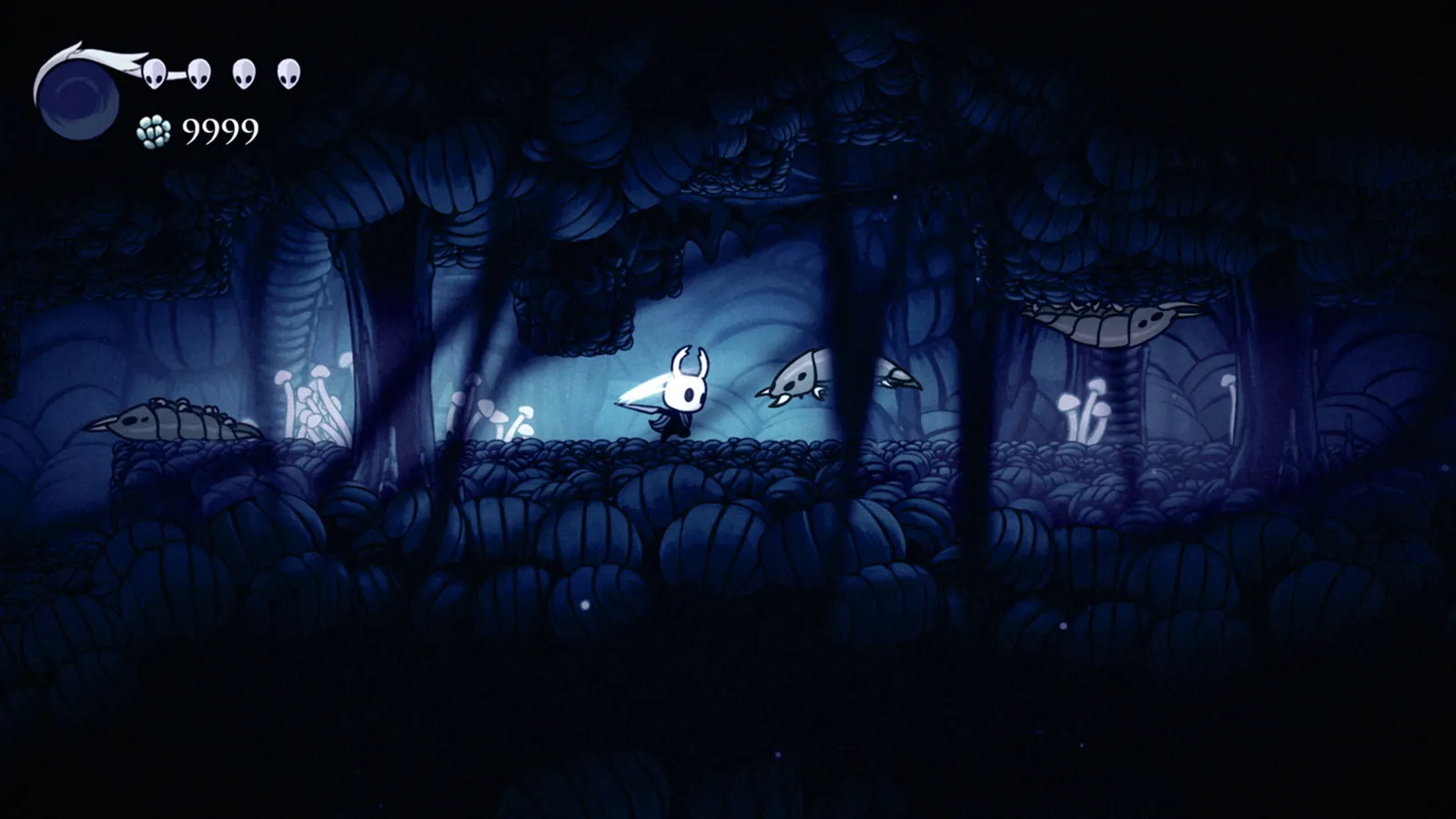
Task: Click the Crawlid enemy to the Knight's right
Action: coord(796,382)
